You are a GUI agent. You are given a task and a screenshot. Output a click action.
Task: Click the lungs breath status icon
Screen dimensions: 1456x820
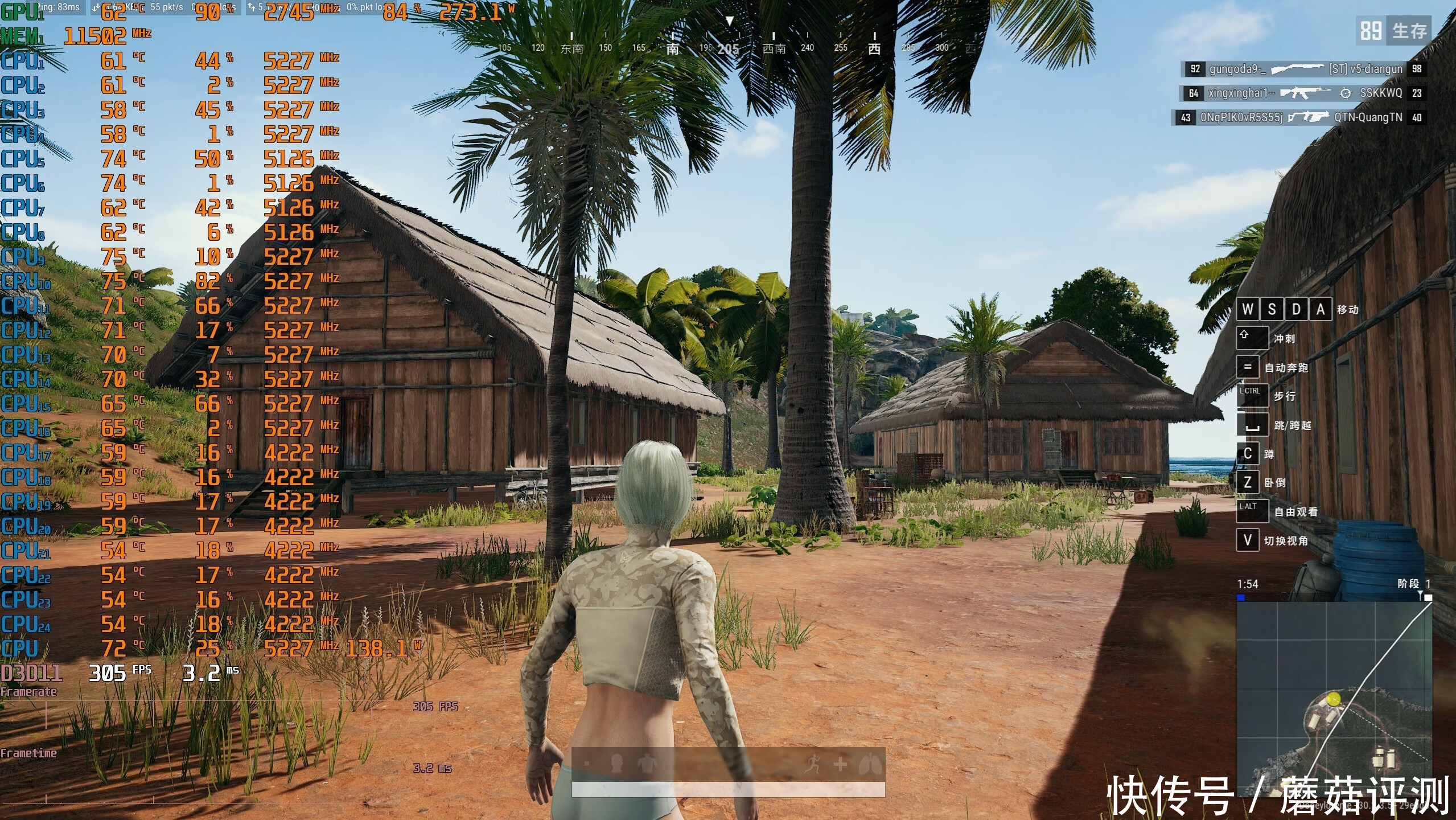[x=870, y=764]
